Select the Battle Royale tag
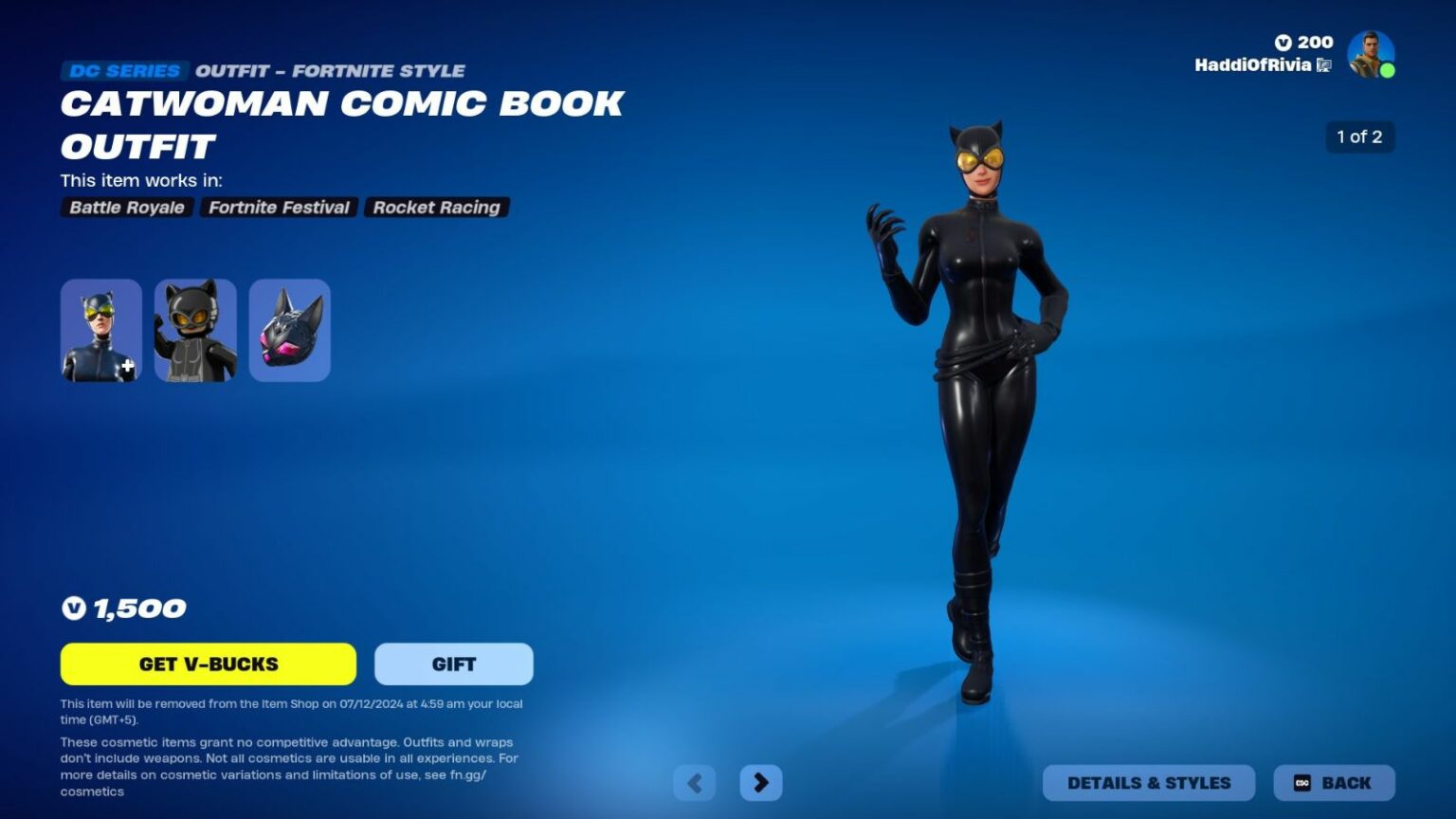Viewport: 1456px width, 819px height. [126, 208]
